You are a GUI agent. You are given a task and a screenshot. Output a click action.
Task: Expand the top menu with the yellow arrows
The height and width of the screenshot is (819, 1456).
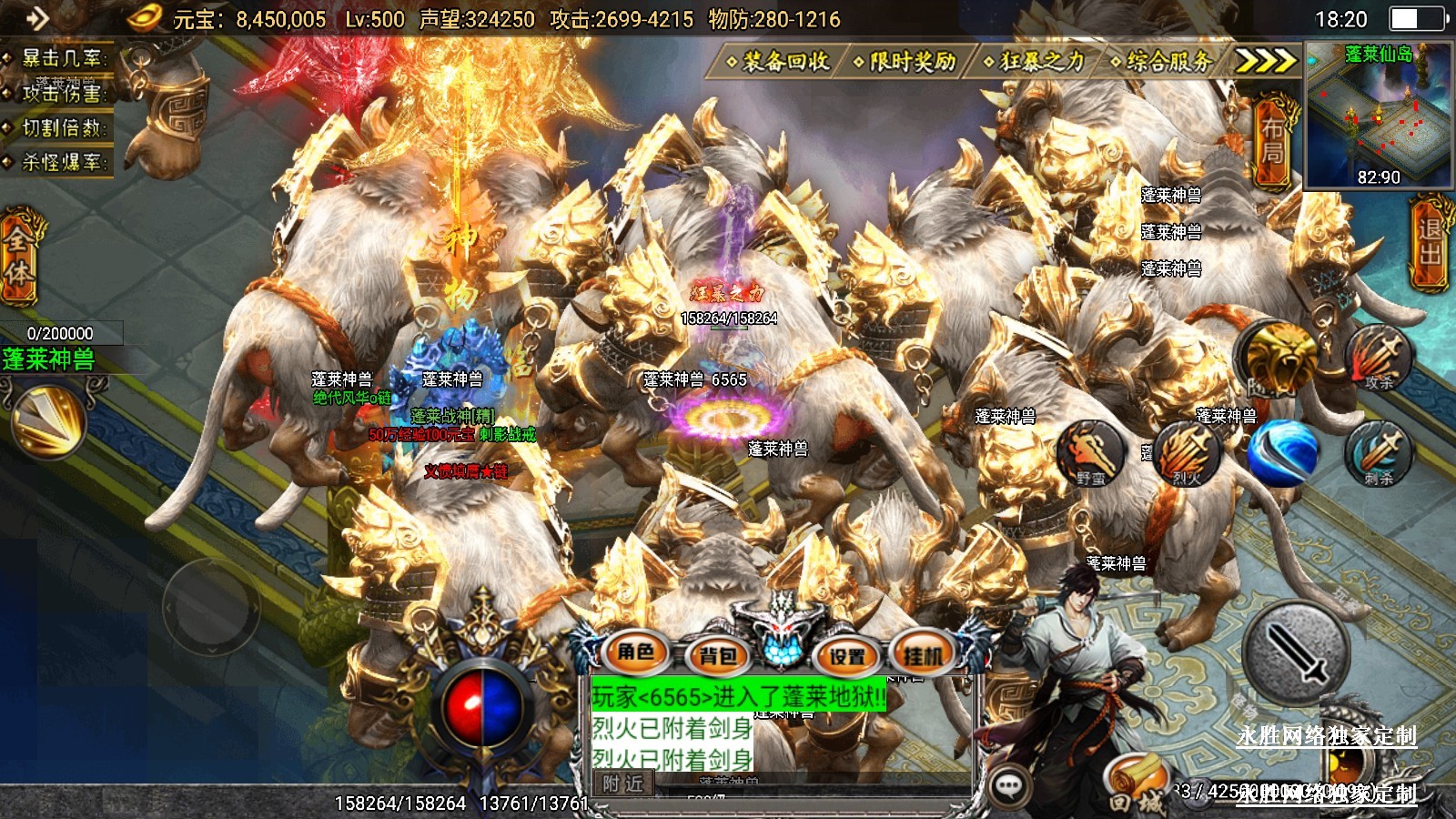coord(1264,61)
